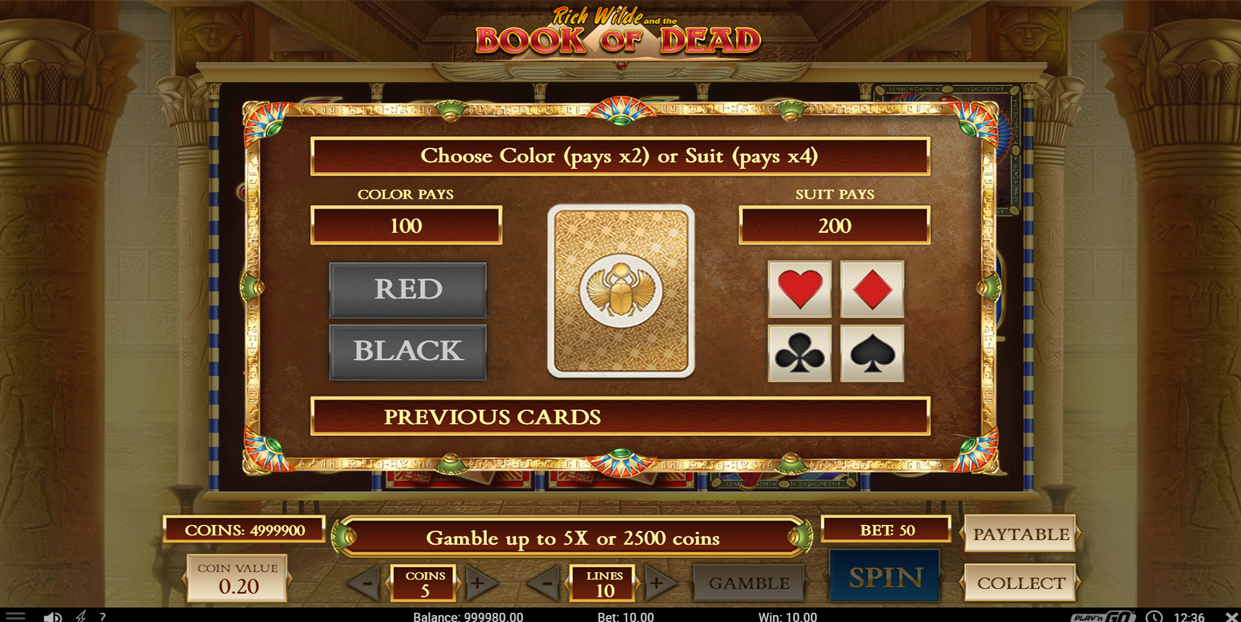
Task: Decrease the number of lines
Action: [x=545, y=583]
